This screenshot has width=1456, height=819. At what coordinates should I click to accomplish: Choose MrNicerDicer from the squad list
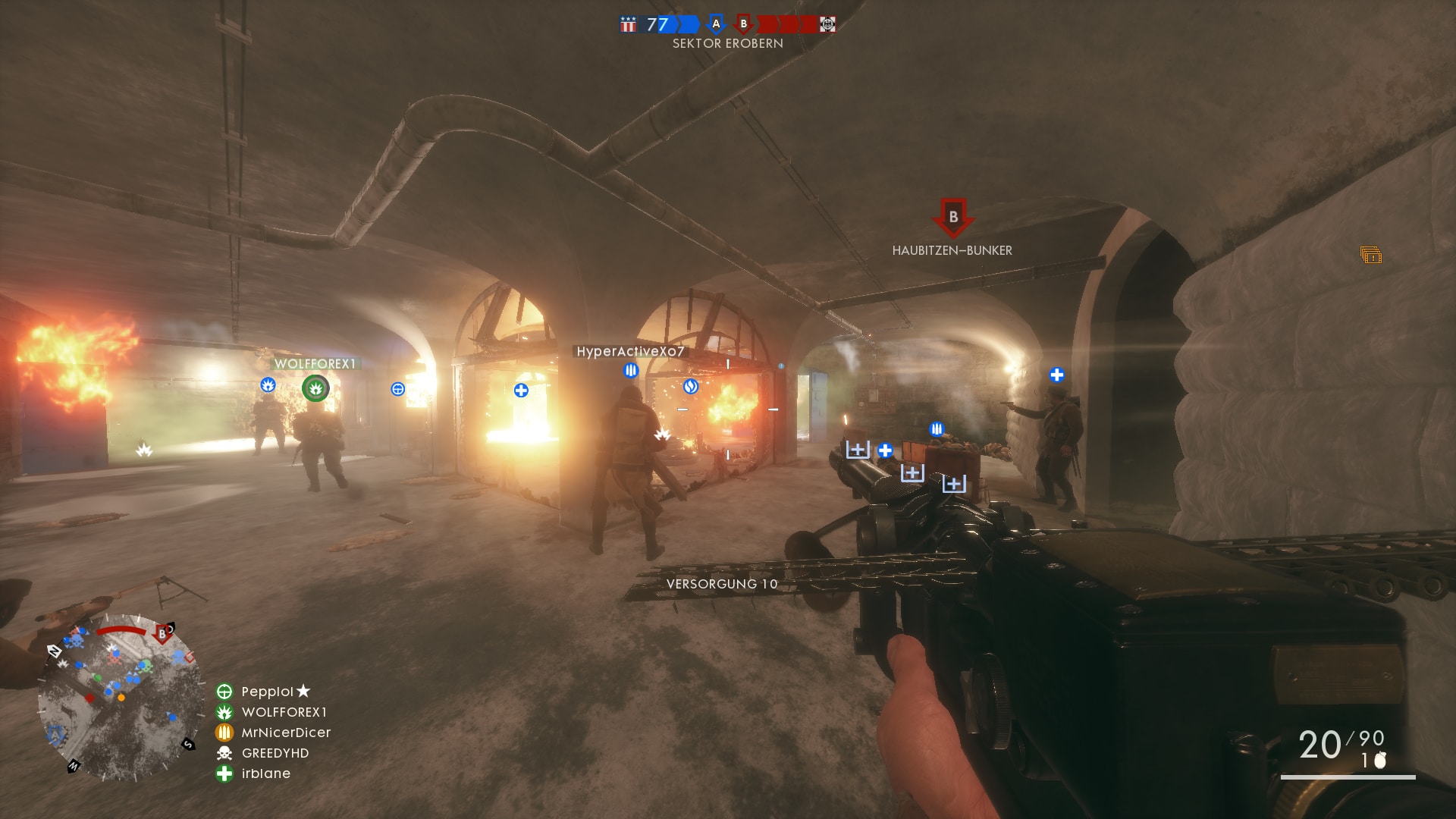(285, 733)
